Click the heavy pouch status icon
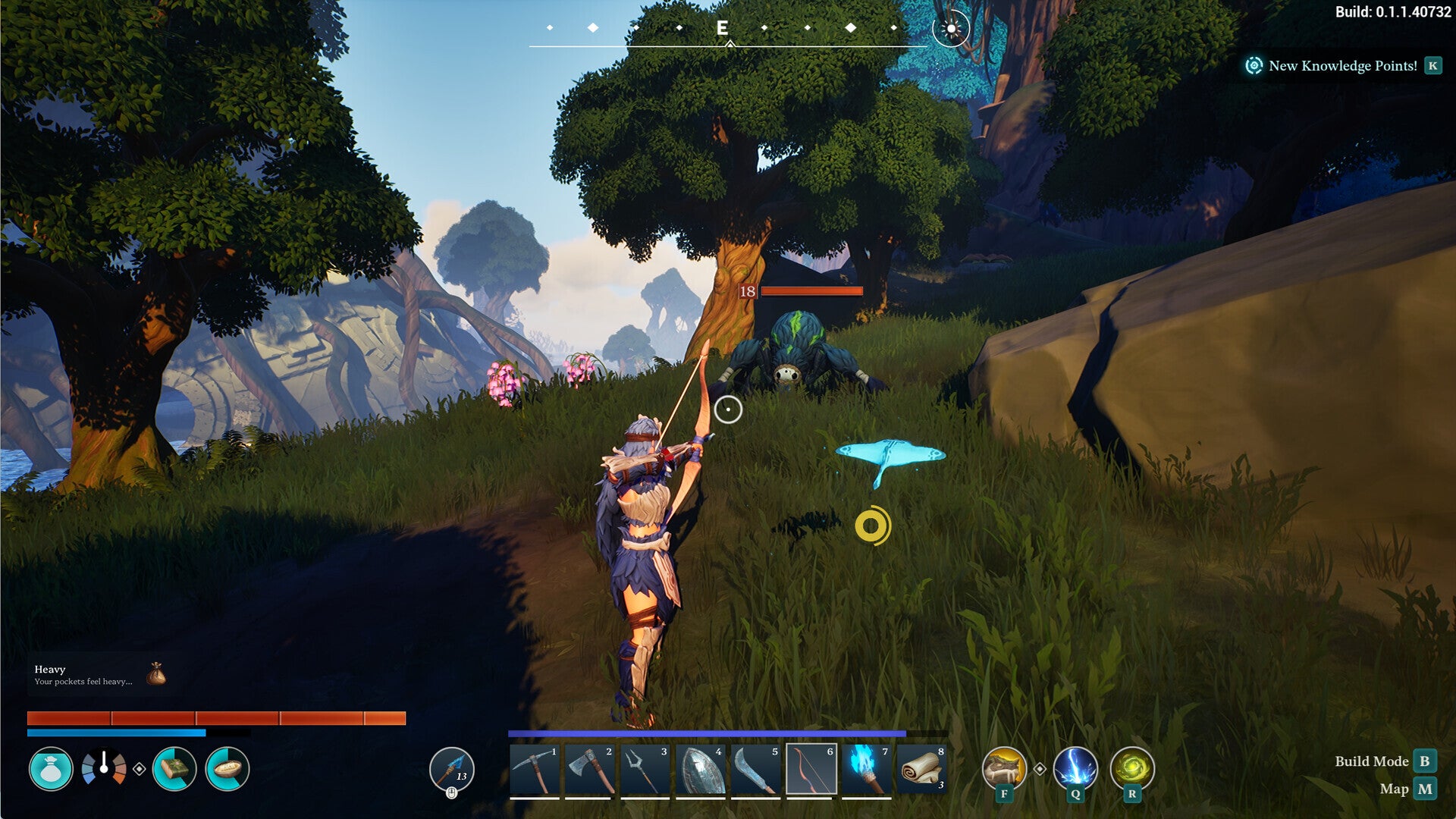The width and height of the screenshot is (1456, 819). point(51,769)
